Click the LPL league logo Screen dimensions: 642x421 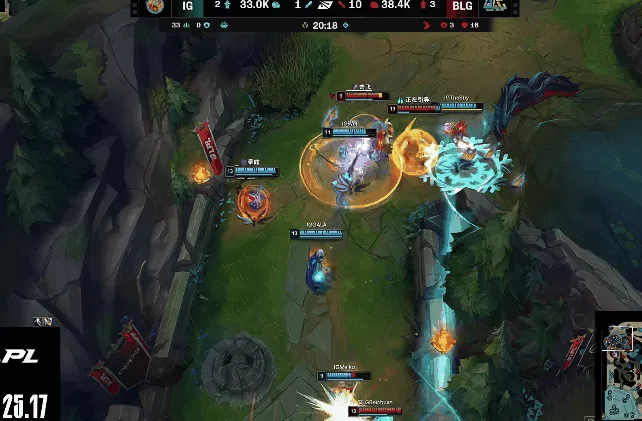[20, 356]
